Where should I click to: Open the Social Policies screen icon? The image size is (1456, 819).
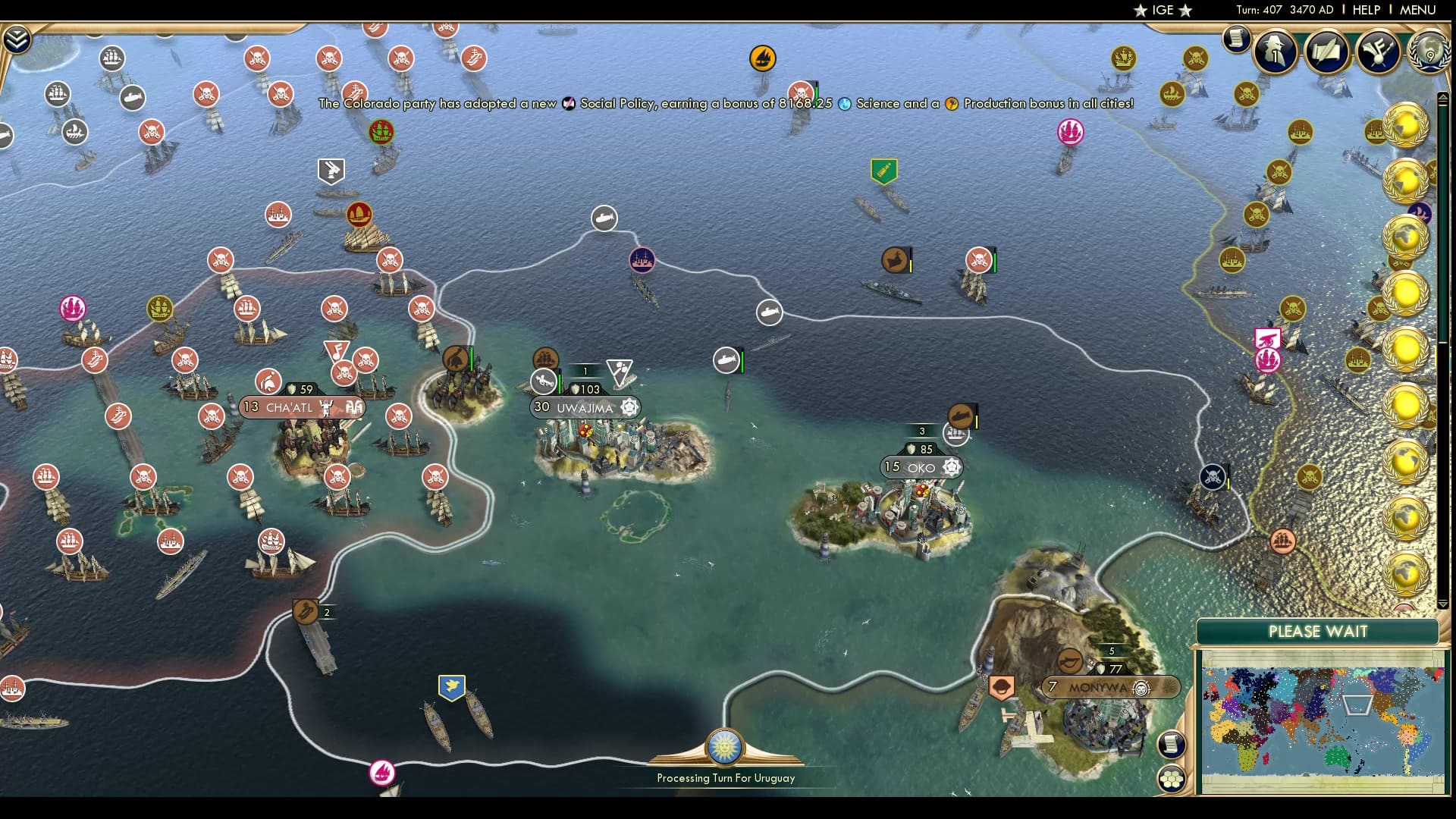[x=1376, y=50]
